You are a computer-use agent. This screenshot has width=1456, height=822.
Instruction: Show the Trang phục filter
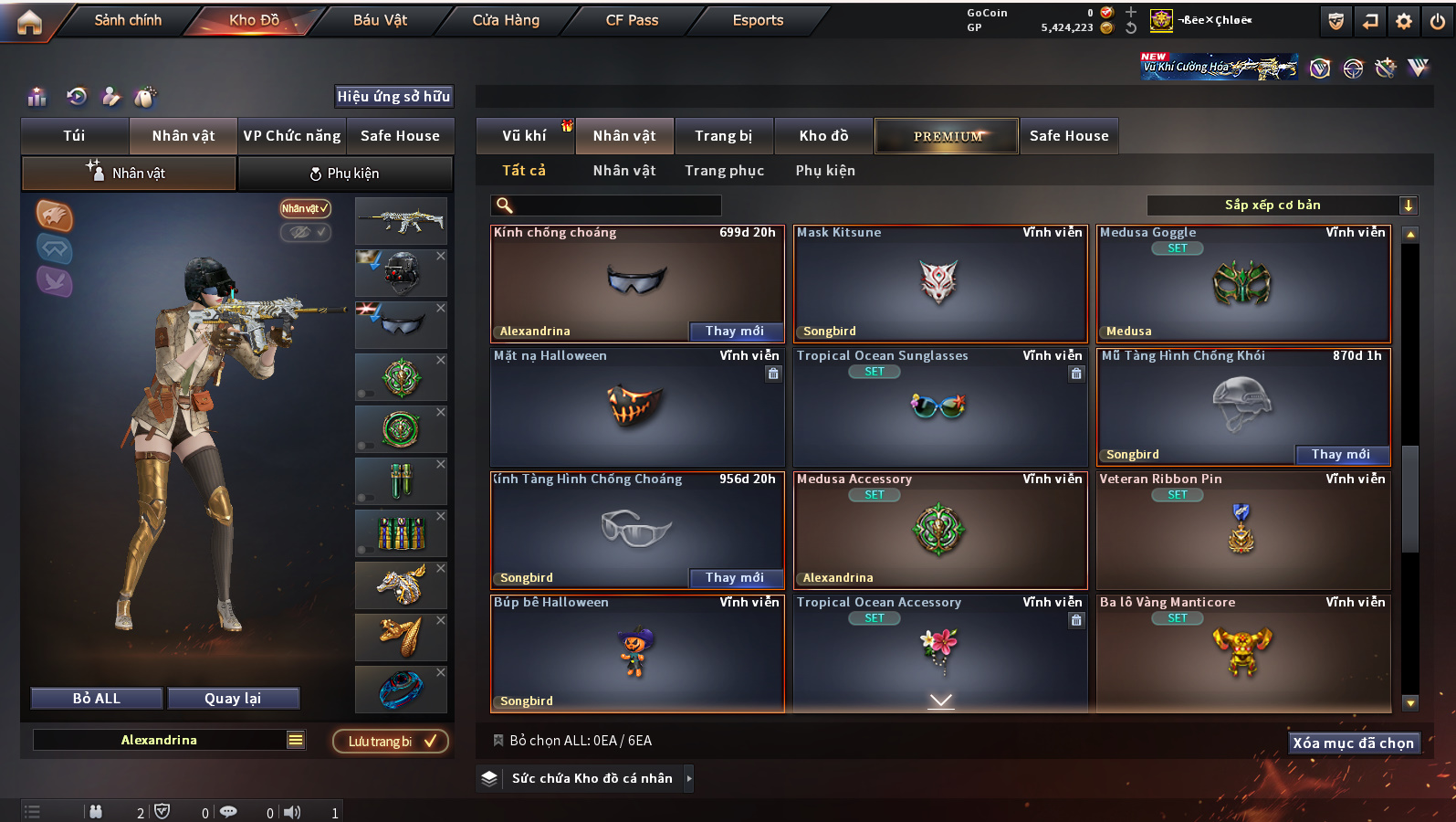point(724,171)
